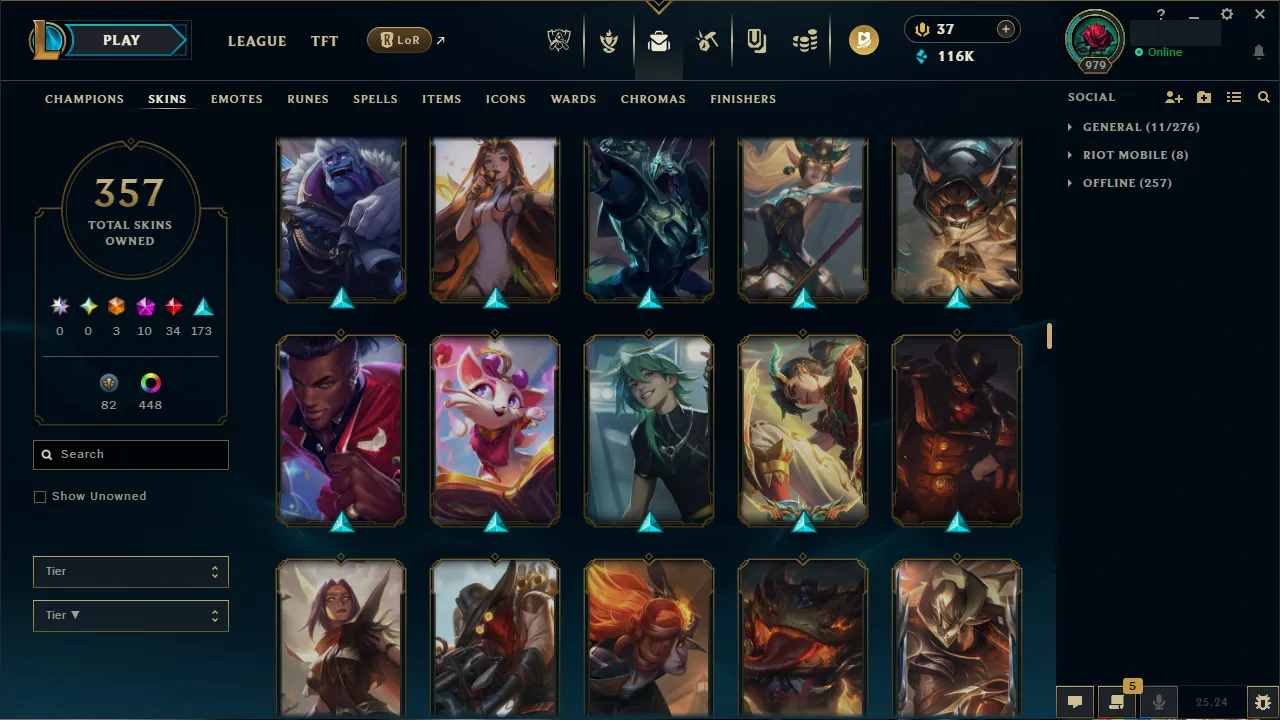This screenshot has width=1280, height=720.
Task: Open the Store coins icon
Action: coord(805,41)
